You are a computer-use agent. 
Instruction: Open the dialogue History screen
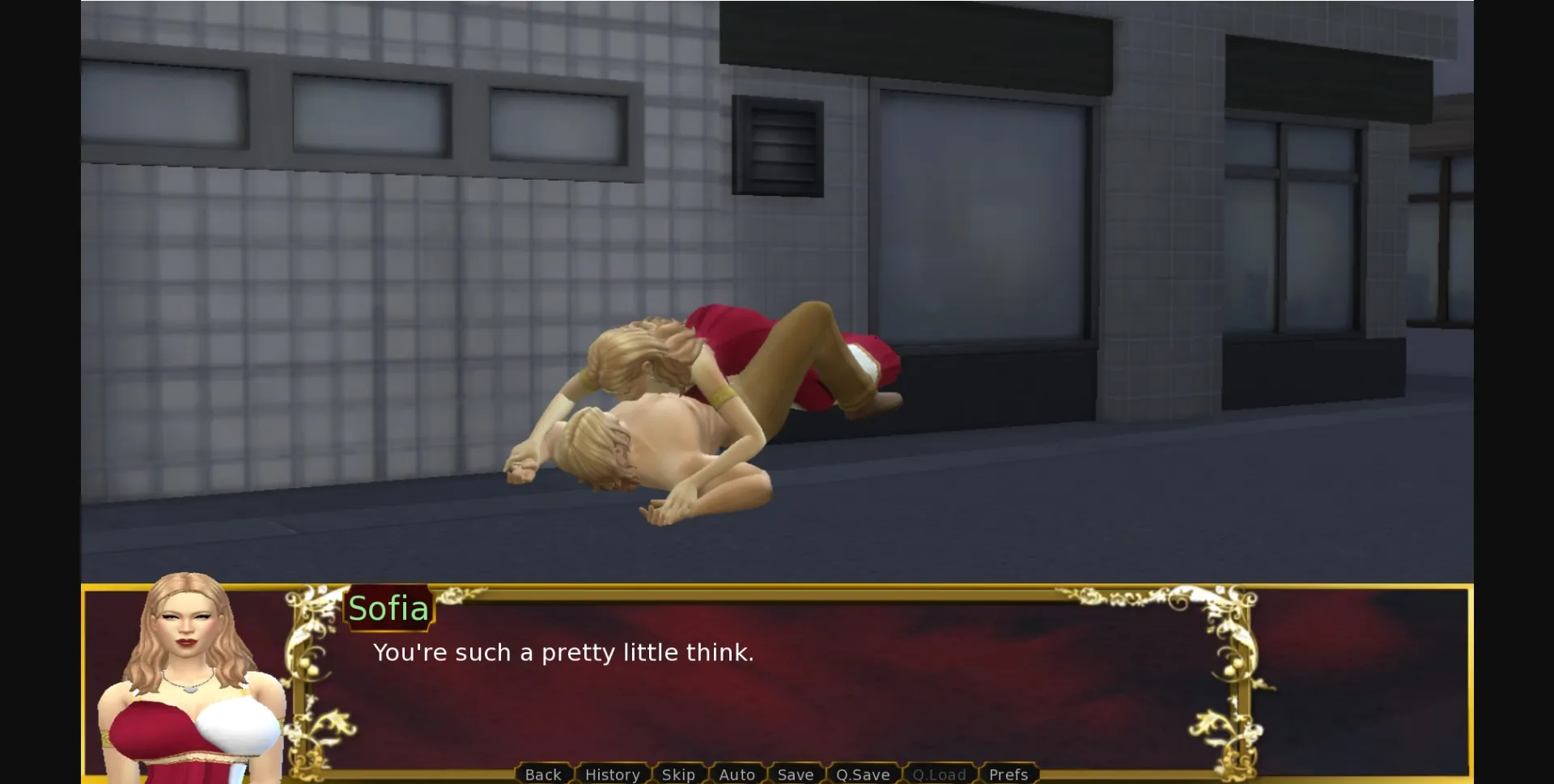pos(612,774)
